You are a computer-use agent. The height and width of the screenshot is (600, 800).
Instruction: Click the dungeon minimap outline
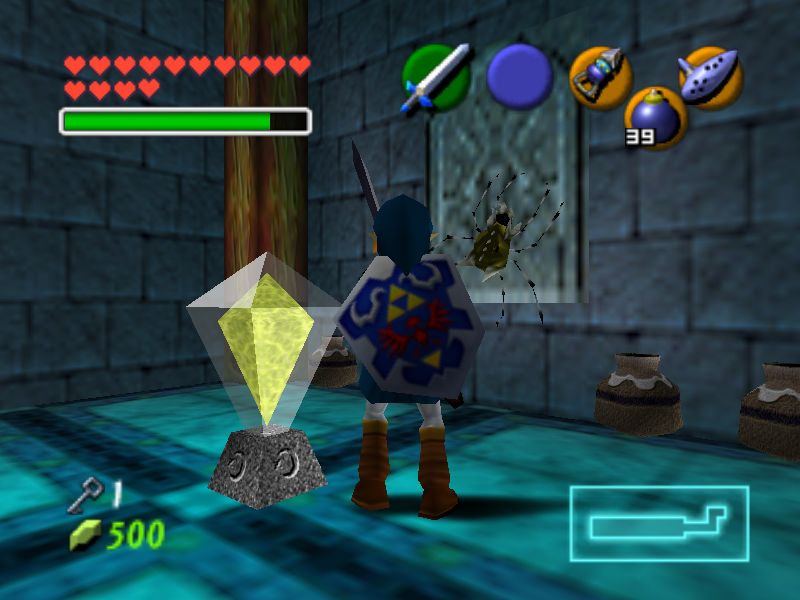click(659, 523)
